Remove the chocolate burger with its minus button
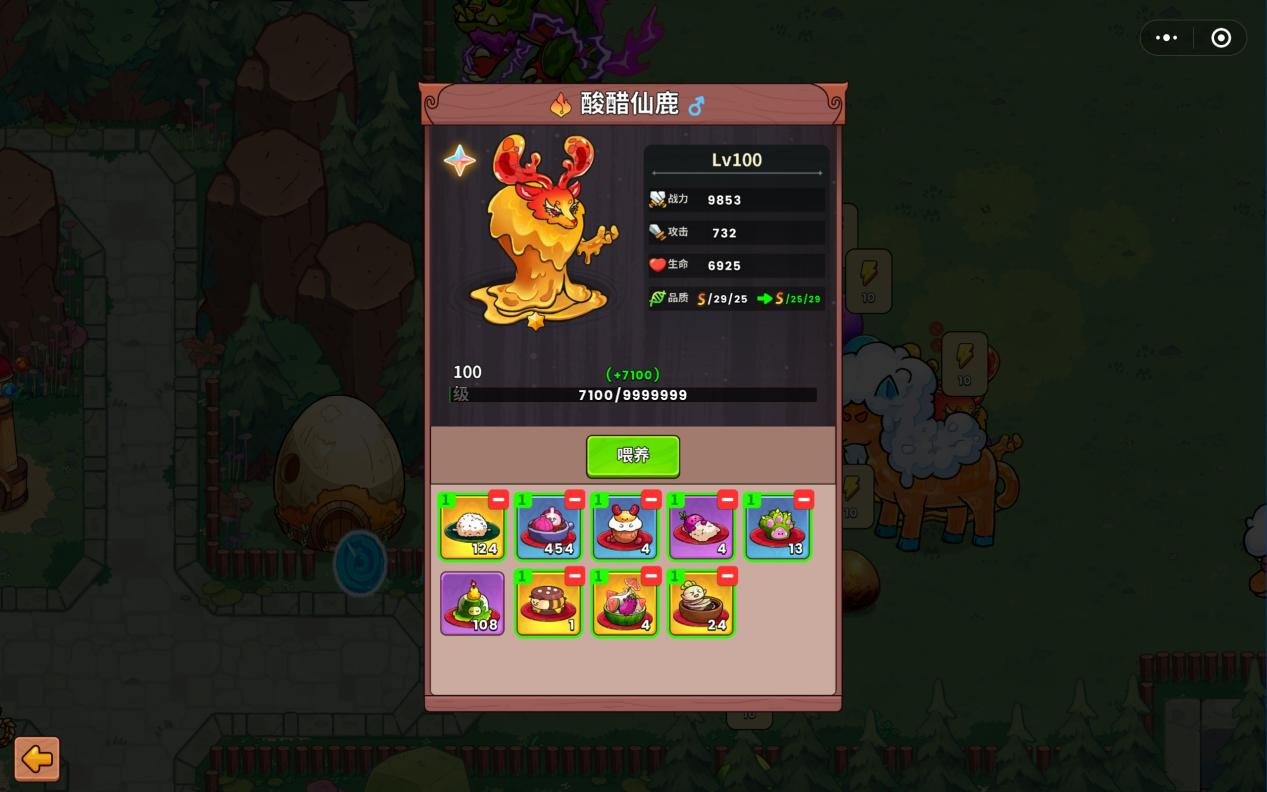This screenshot has width=1267, height=792. pos(575,576)
